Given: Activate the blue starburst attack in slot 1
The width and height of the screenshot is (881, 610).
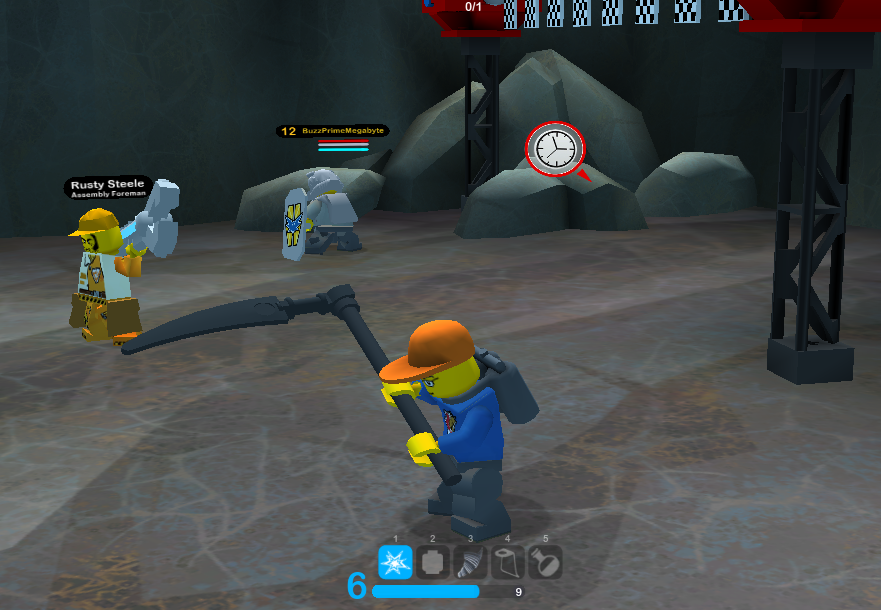Looking at the screenshot, I should (x=396, y=562).
